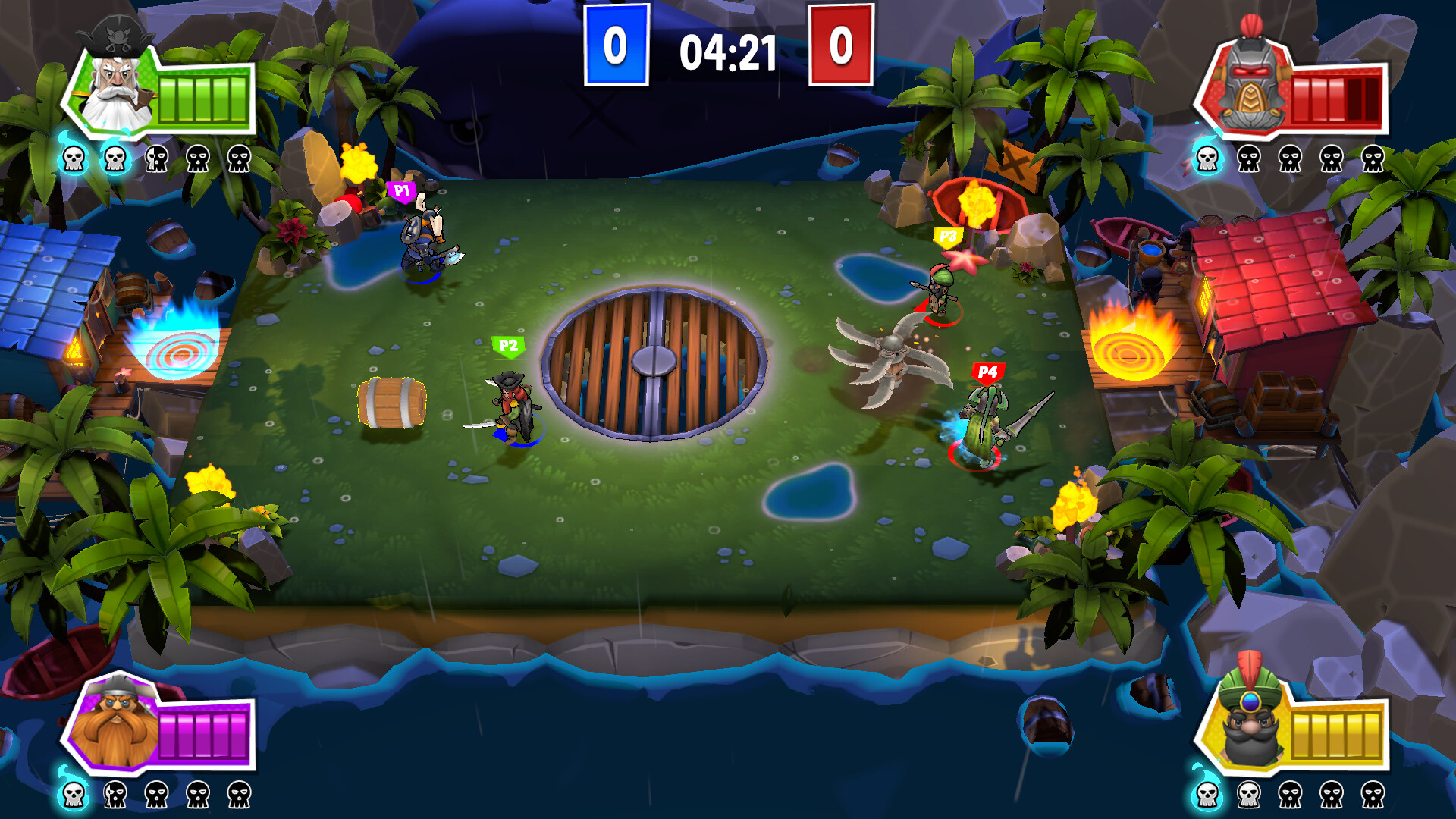Open the P1 player name banner

pyautogui.click(x=401, y=192)
